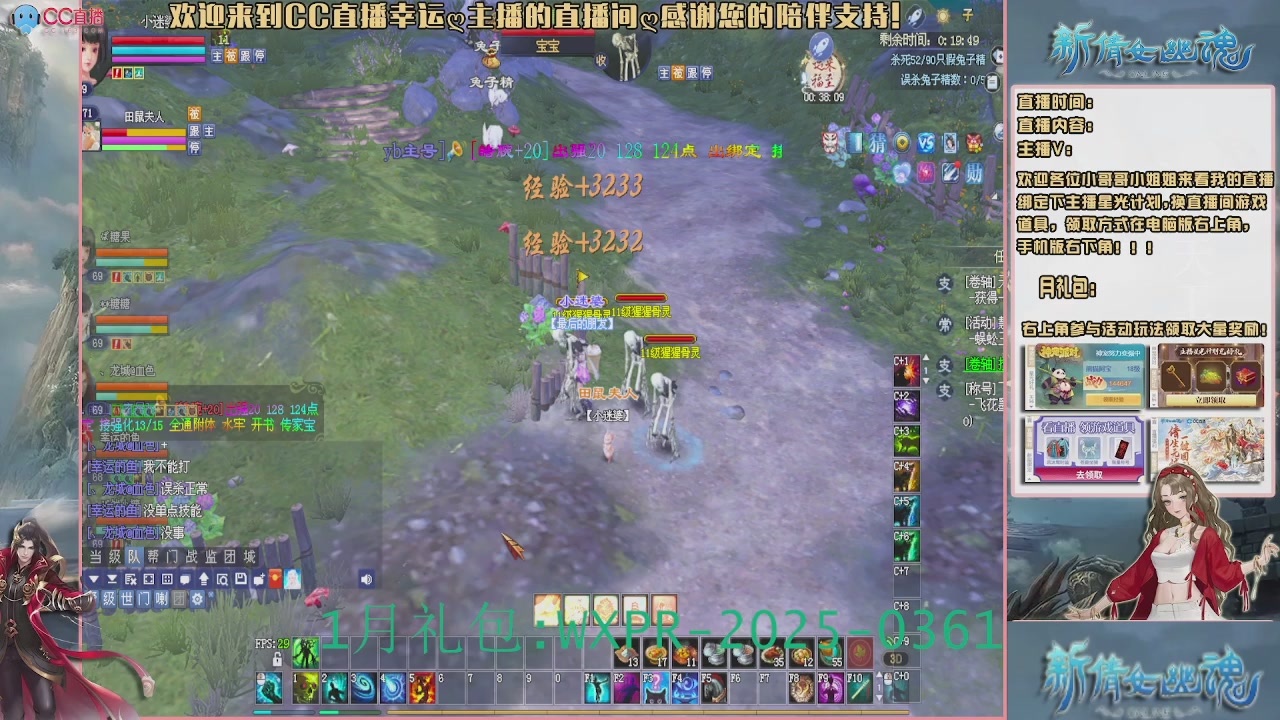Open the chat settings gear menu
This screenshot has height=720, width=1280.
tap(196, 599)
